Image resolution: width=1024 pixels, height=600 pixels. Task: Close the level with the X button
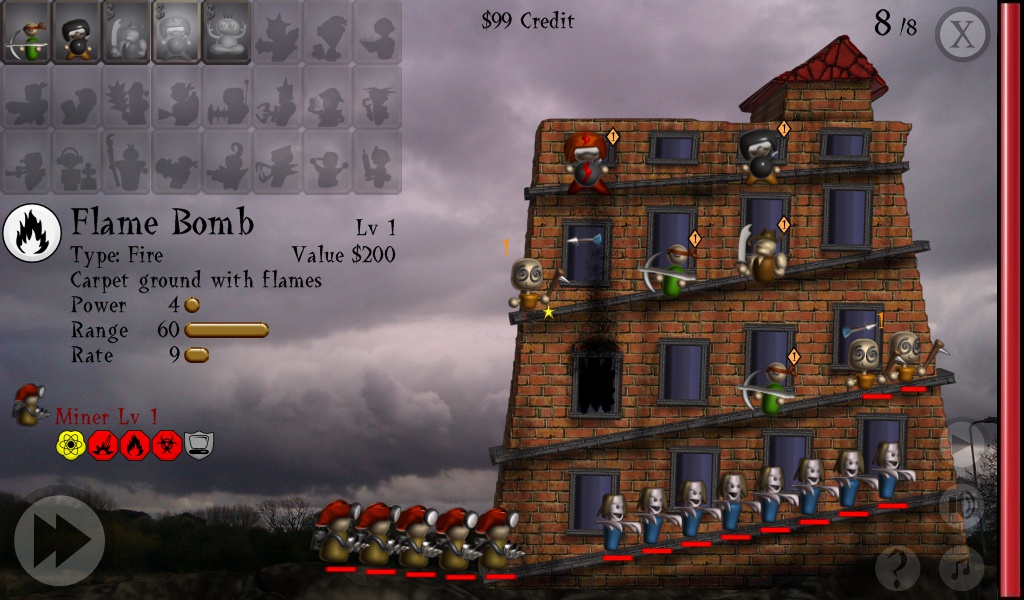point(961,35)
